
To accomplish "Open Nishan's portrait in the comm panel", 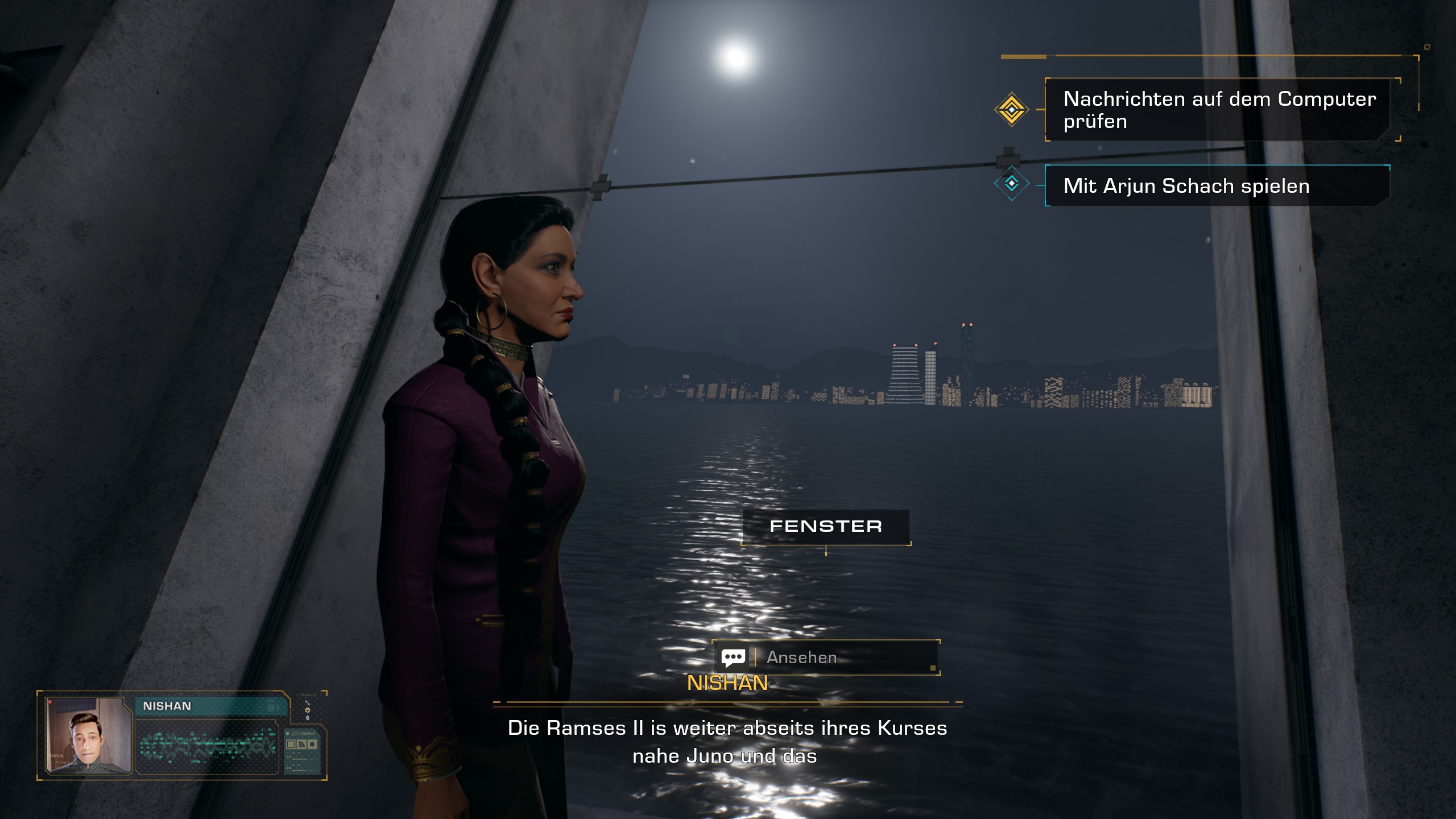I will click(88, 735).
